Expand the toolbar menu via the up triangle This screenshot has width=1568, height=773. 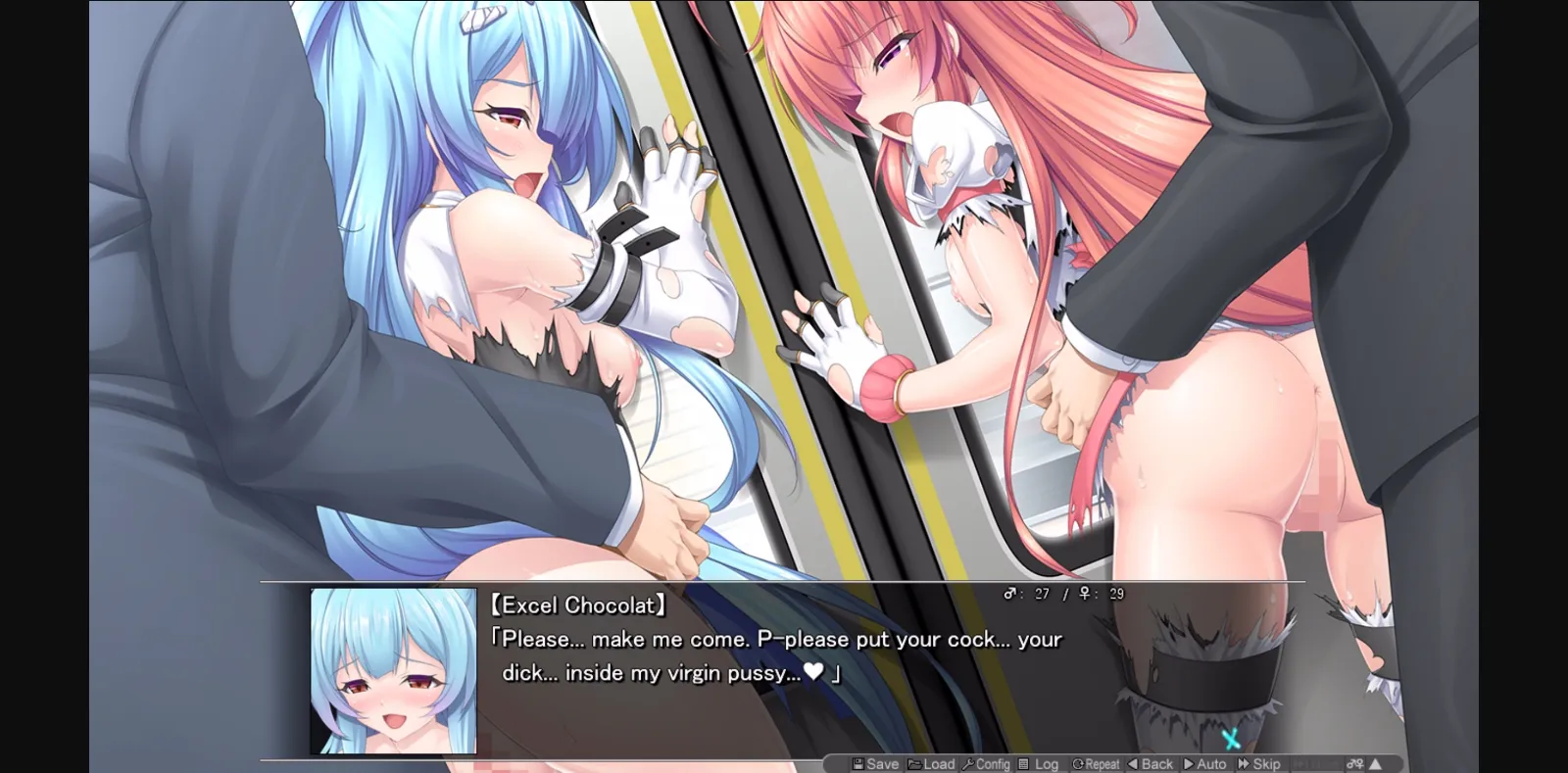coord(1374,764)
